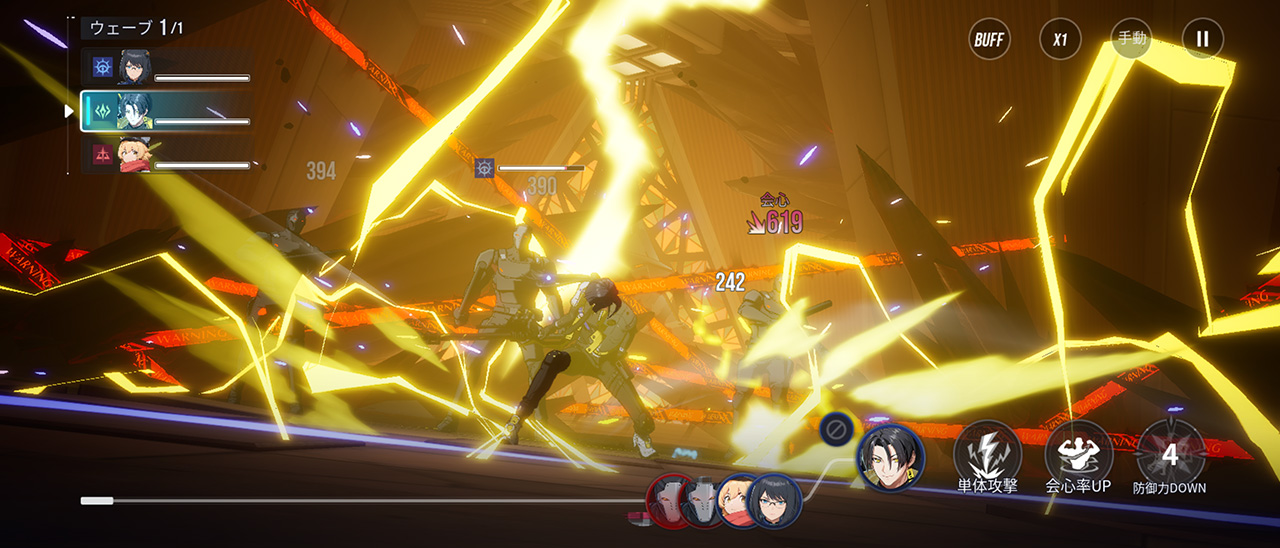Choose the highlighted dark-haired man party row
The image size is (1280, 548).
(166, 111)
